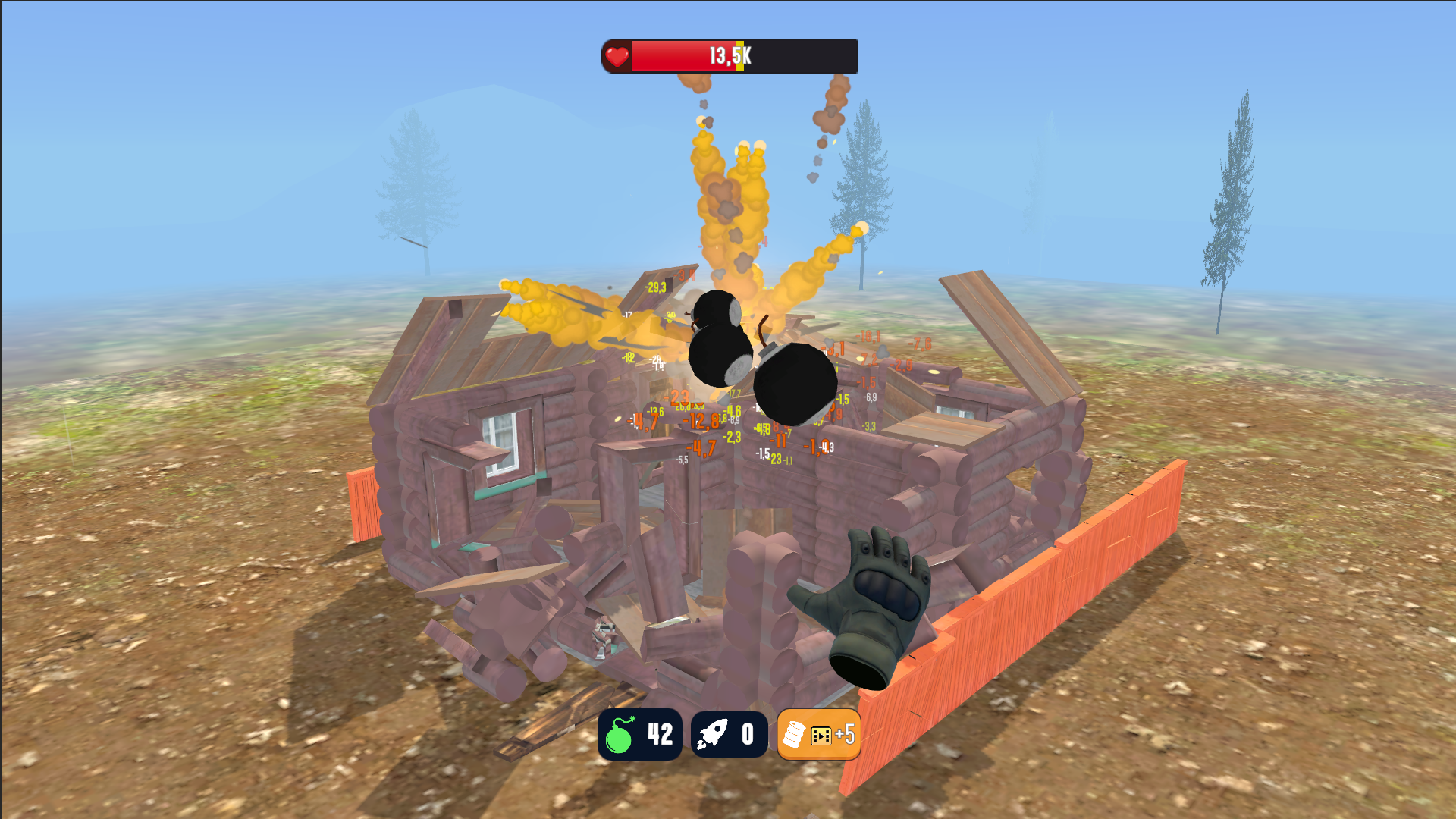Select the rocket weapon icon

coord(713,733)
